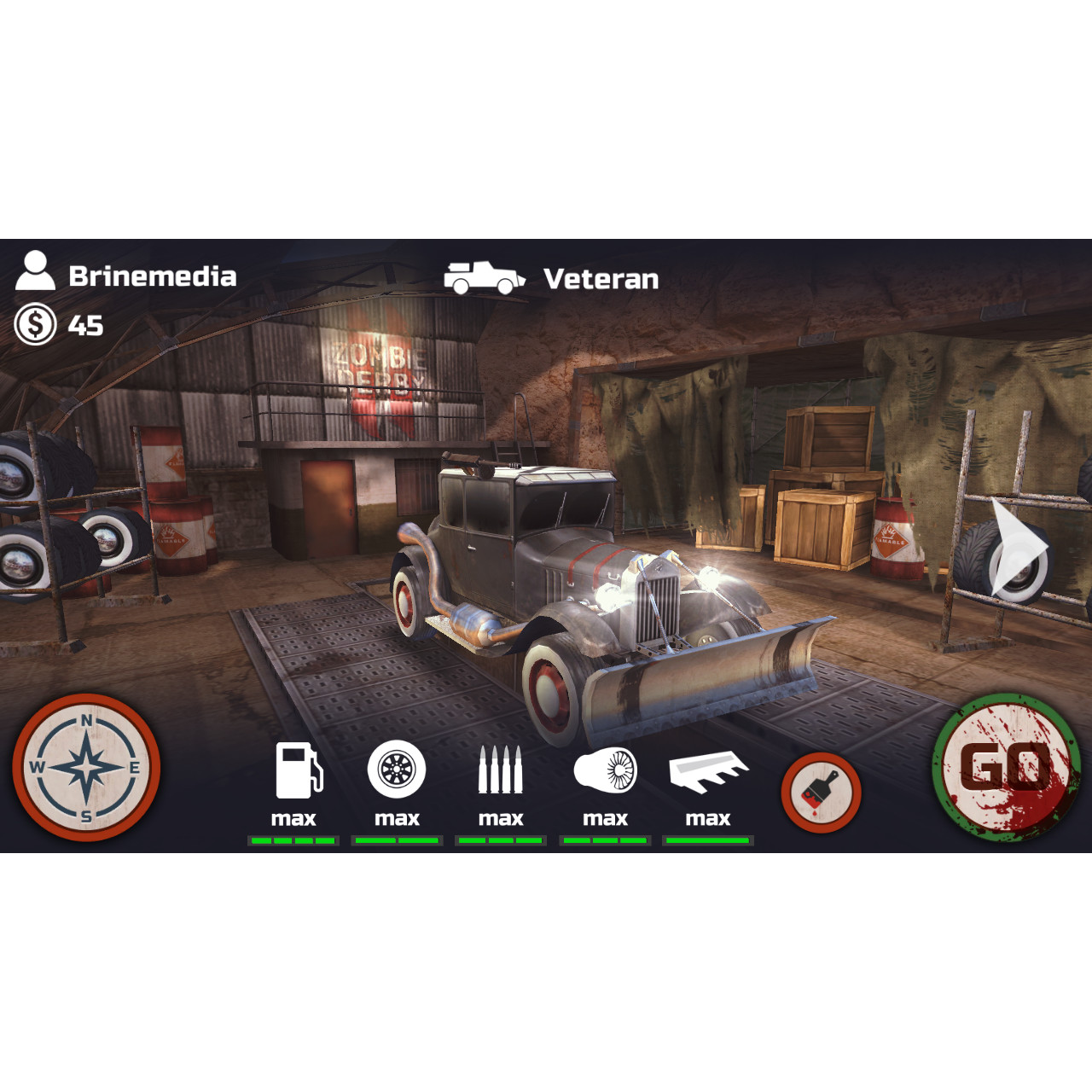Select the fuel upgrade icon
This screenshot has width=1092, height=1092.
pyautogui.click(x=295, y=770)
